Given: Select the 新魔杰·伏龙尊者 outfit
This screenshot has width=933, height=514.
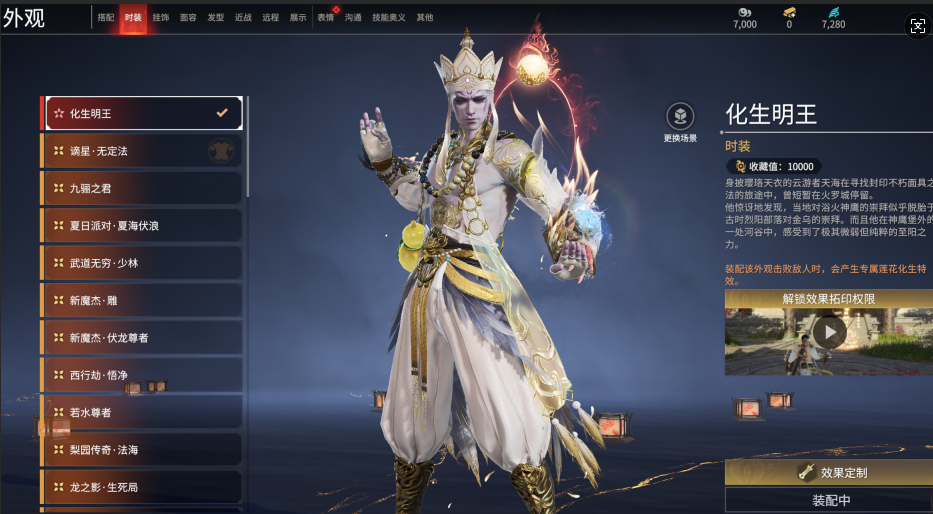Looking at the screenshot, I should tap(141, 338).
